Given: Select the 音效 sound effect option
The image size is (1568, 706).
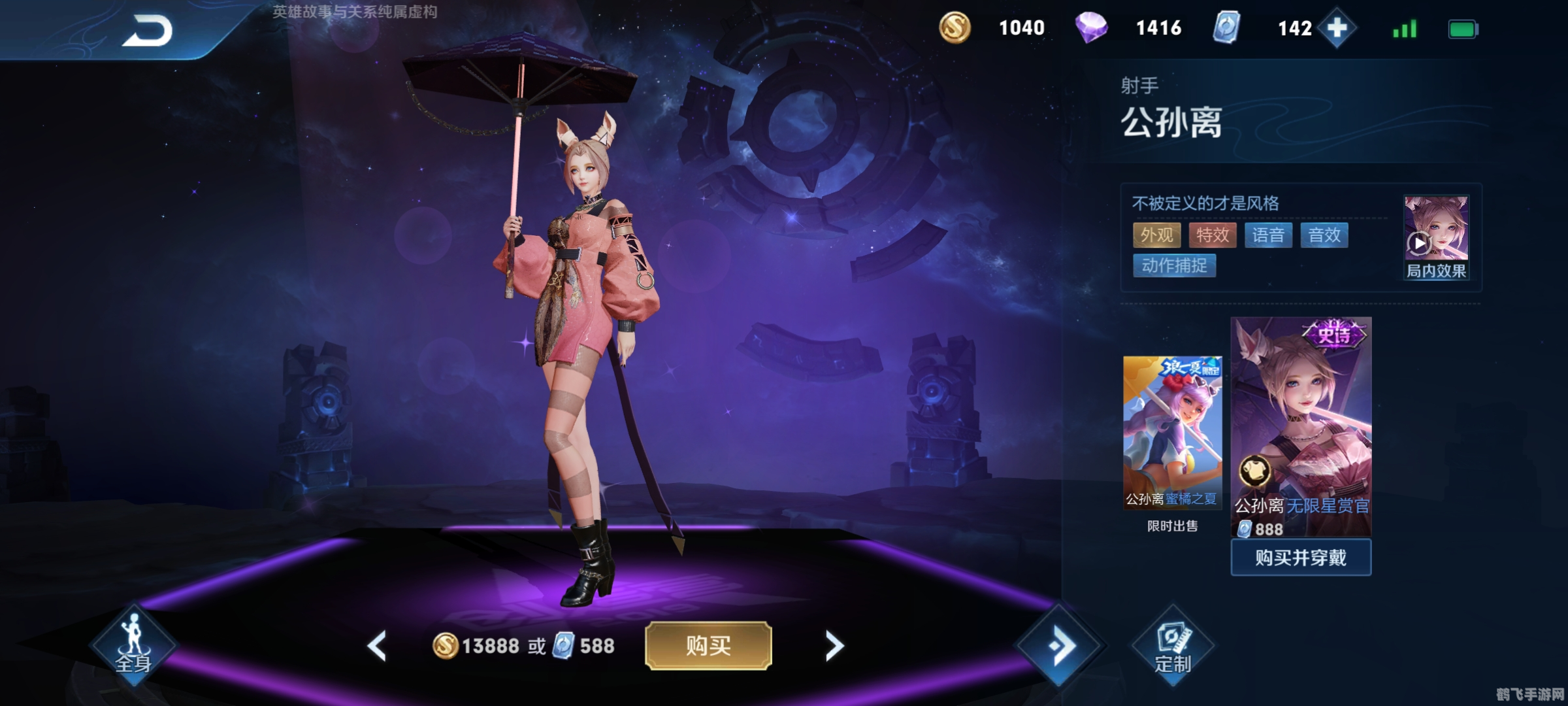Looking at the screenshot, I should (x=1323, y=236).
